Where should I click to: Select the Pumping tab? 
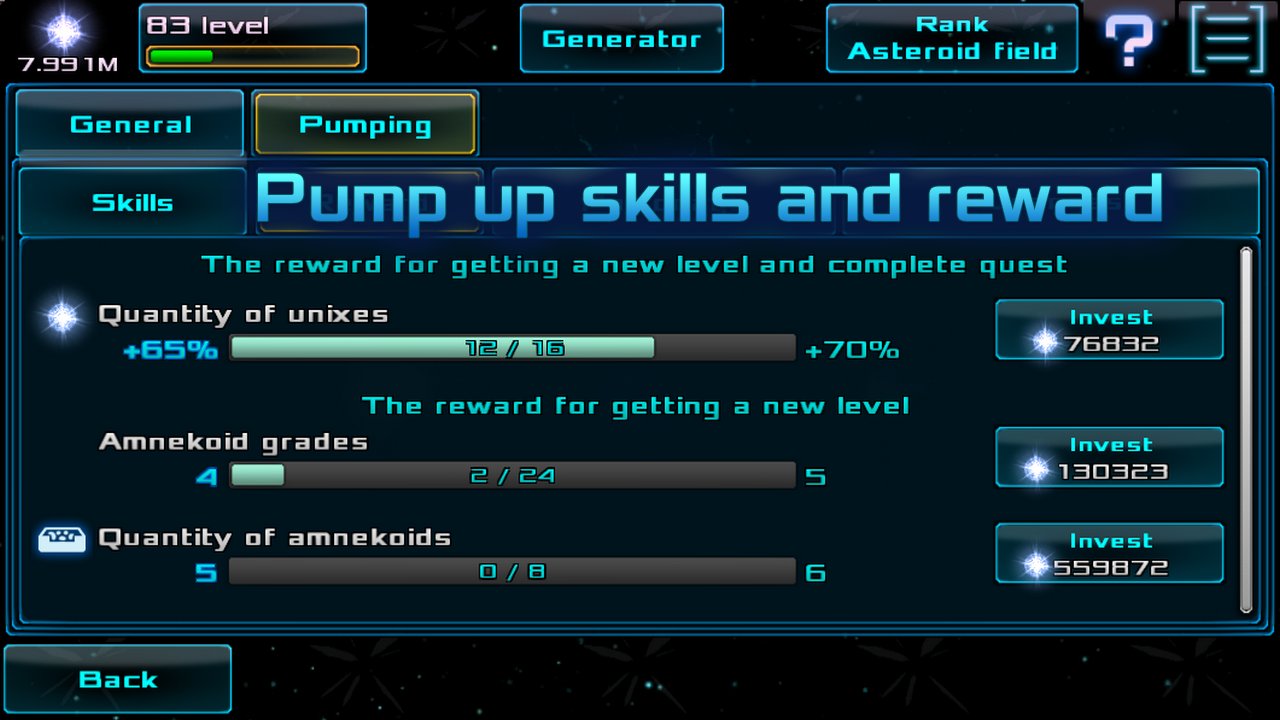(365, 124)
